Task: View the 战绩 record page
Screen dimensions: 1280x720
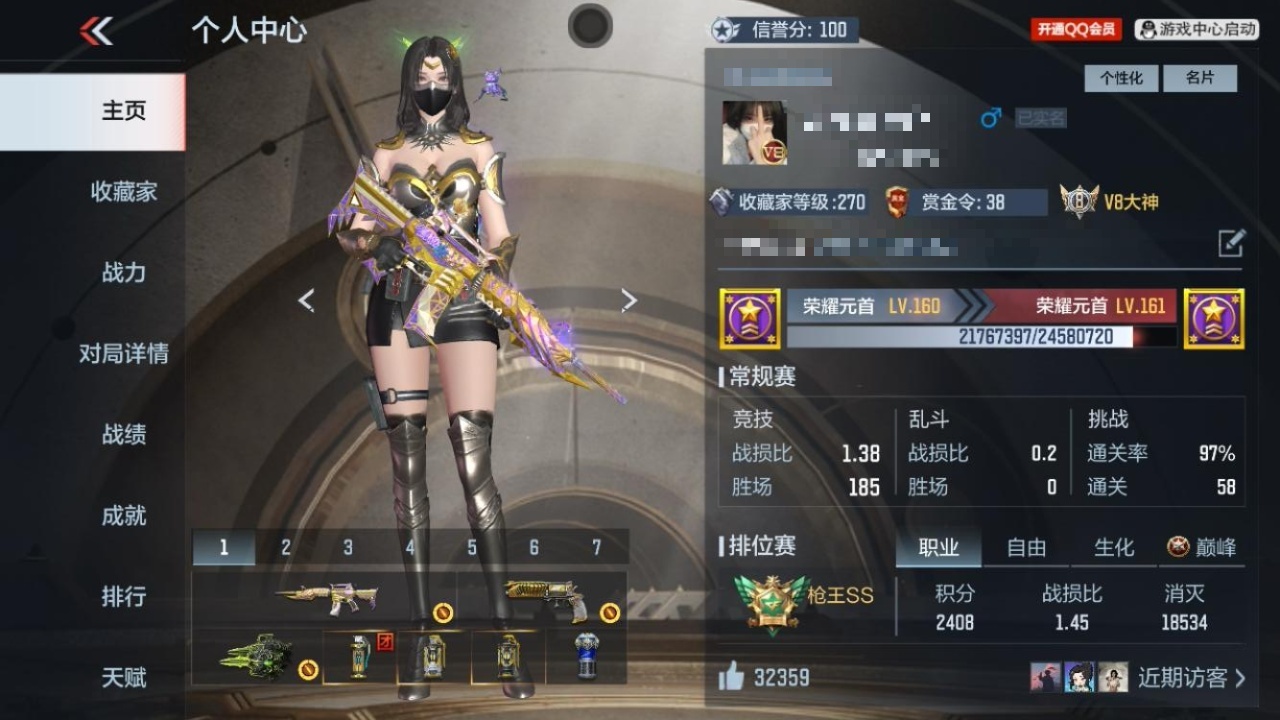Action: (123, 434)
